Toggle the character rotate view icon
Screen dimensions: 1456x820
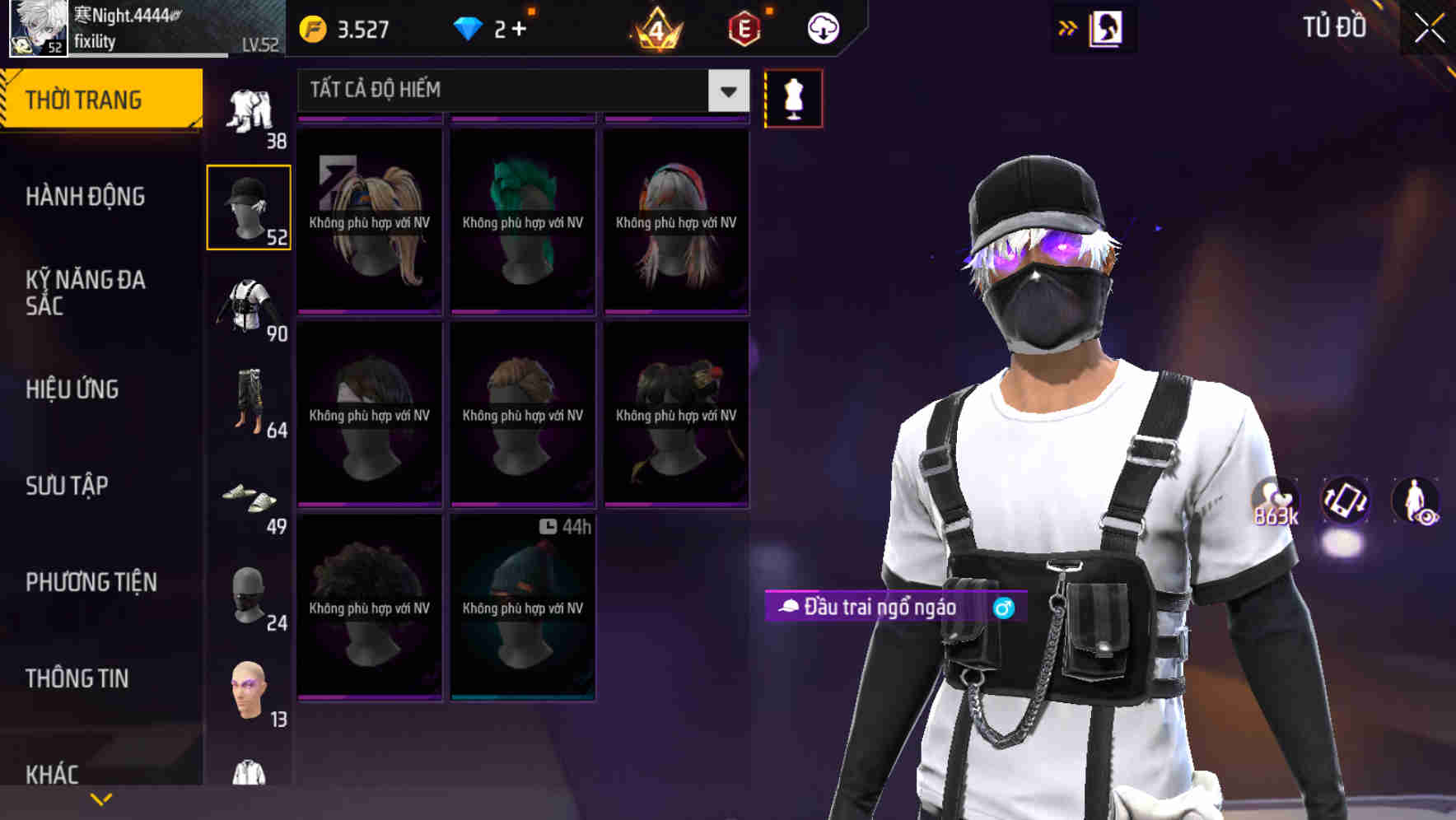click(1347, 503)
